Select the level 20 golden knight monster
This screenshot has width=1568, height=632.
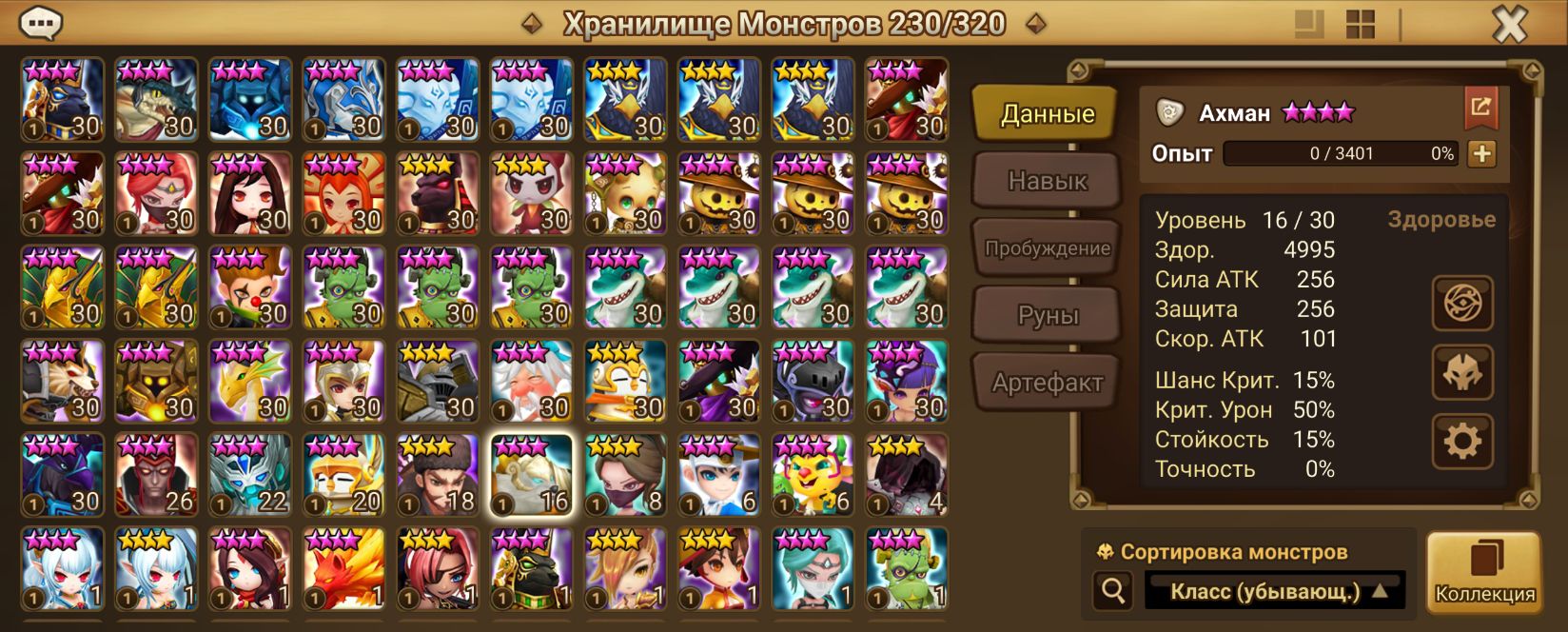343,474
